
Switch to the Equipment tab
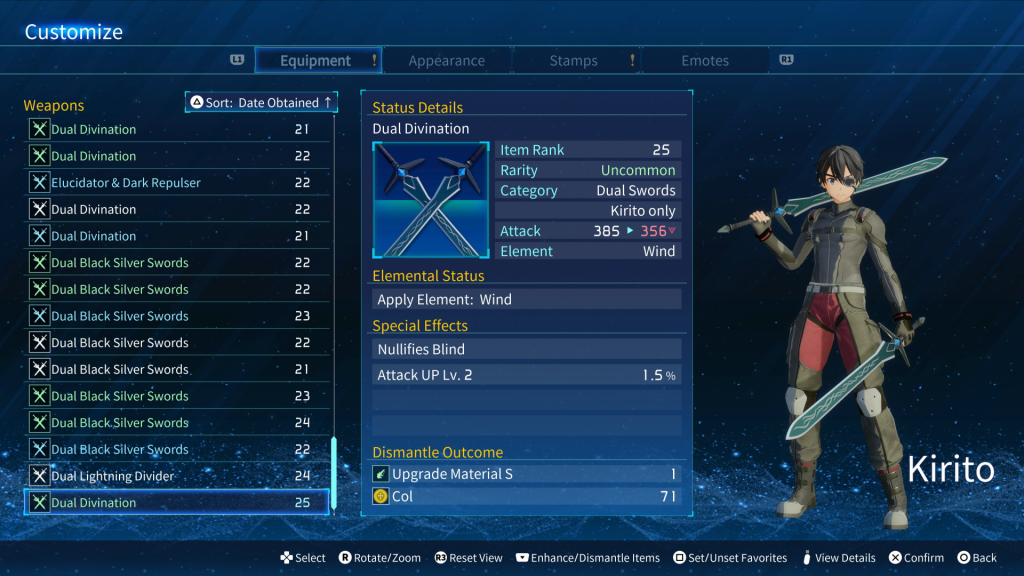(316, 61)
